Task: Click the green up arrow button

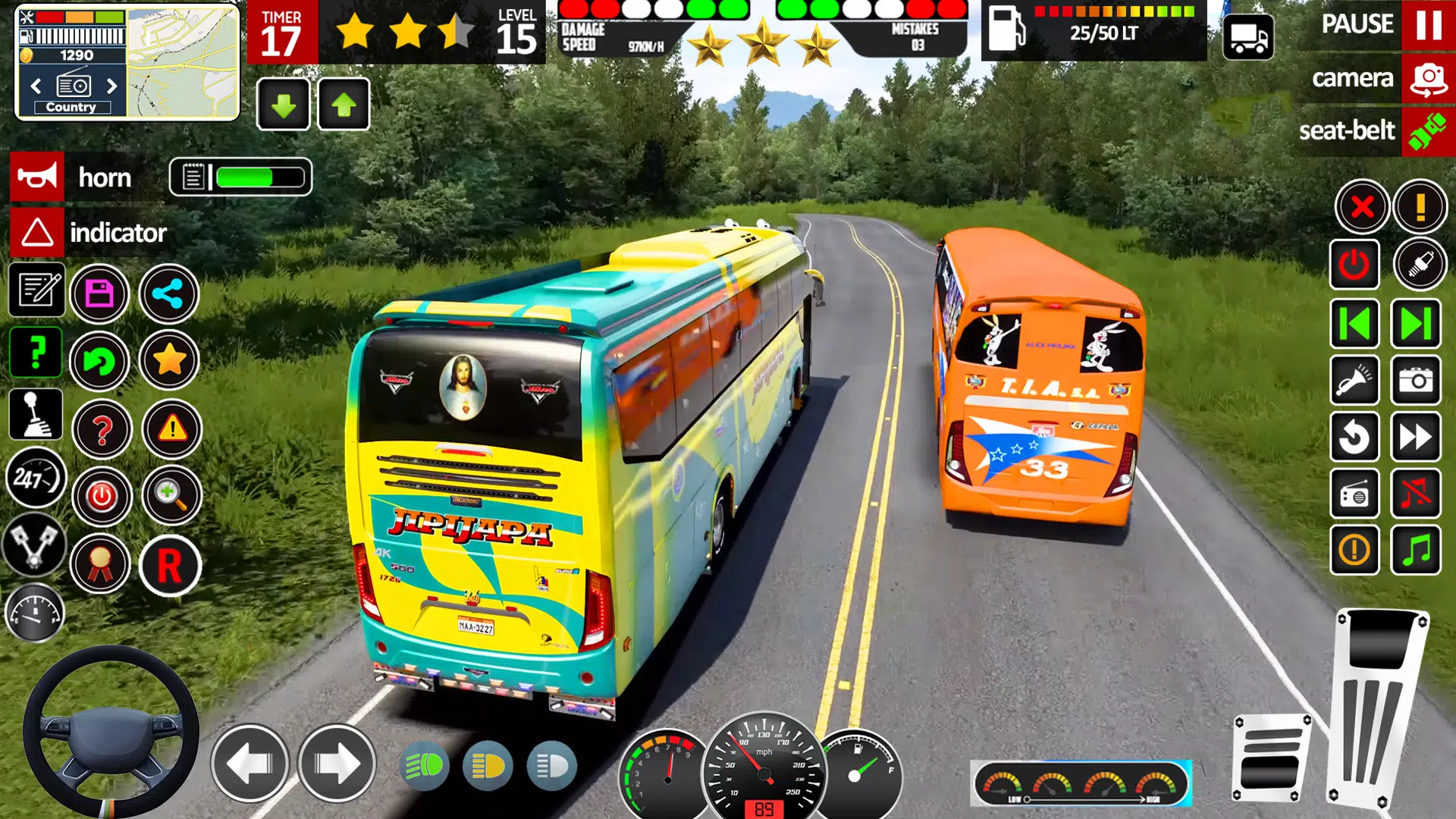Action: (344, 105)
